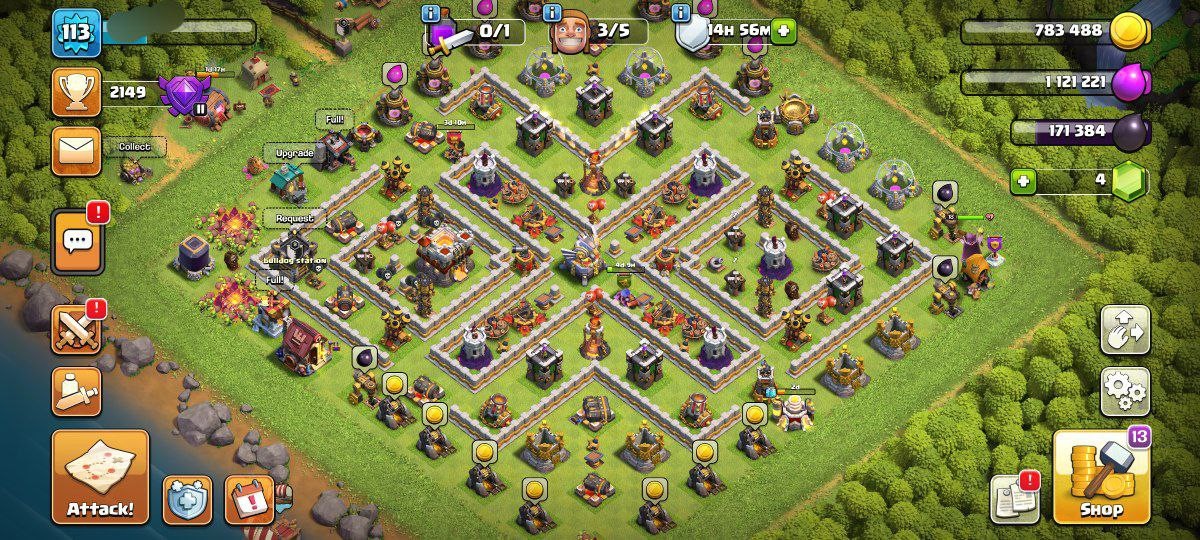
Task: Show info for the shield timer
Action: tap(682, 13)
